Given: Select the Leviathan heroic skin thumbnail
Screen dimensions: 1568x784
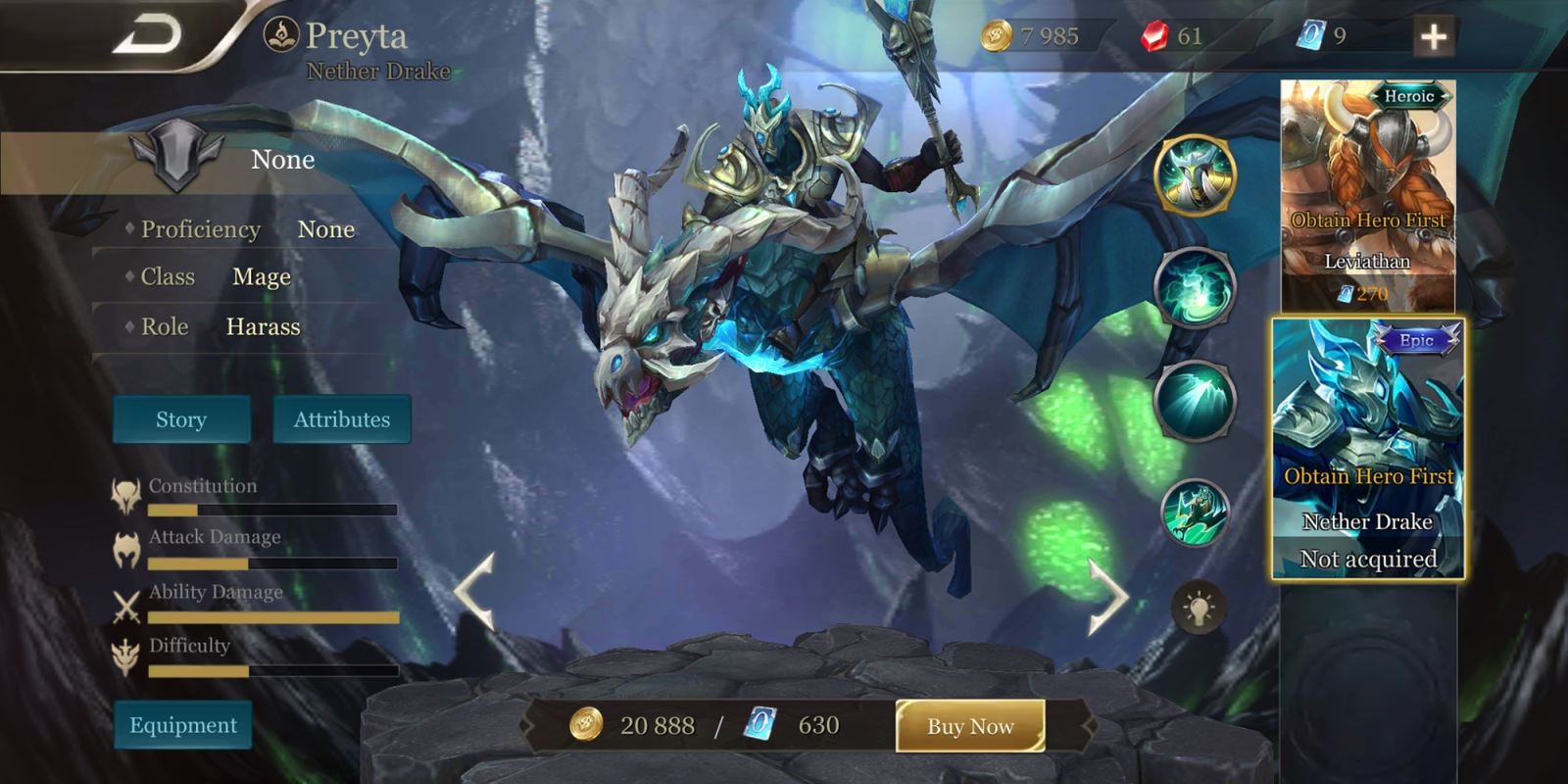Looking at the screenshot, I should (x=1367, y=194).
